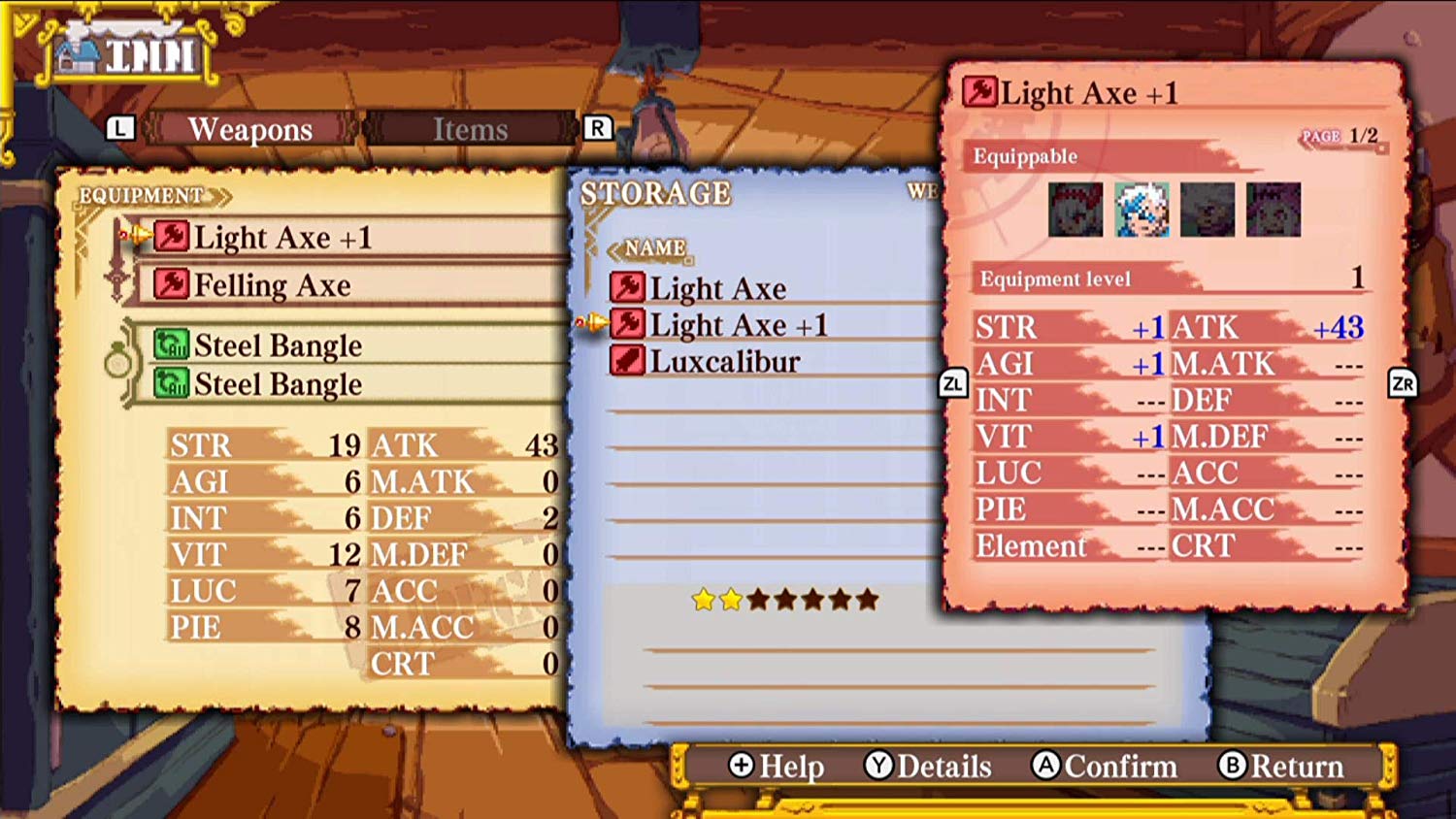The width and height of the screenshot is (1456, 819).
Task: Select the green bangle icon next to Steel Bangle
Action: (x=172, y=345)
